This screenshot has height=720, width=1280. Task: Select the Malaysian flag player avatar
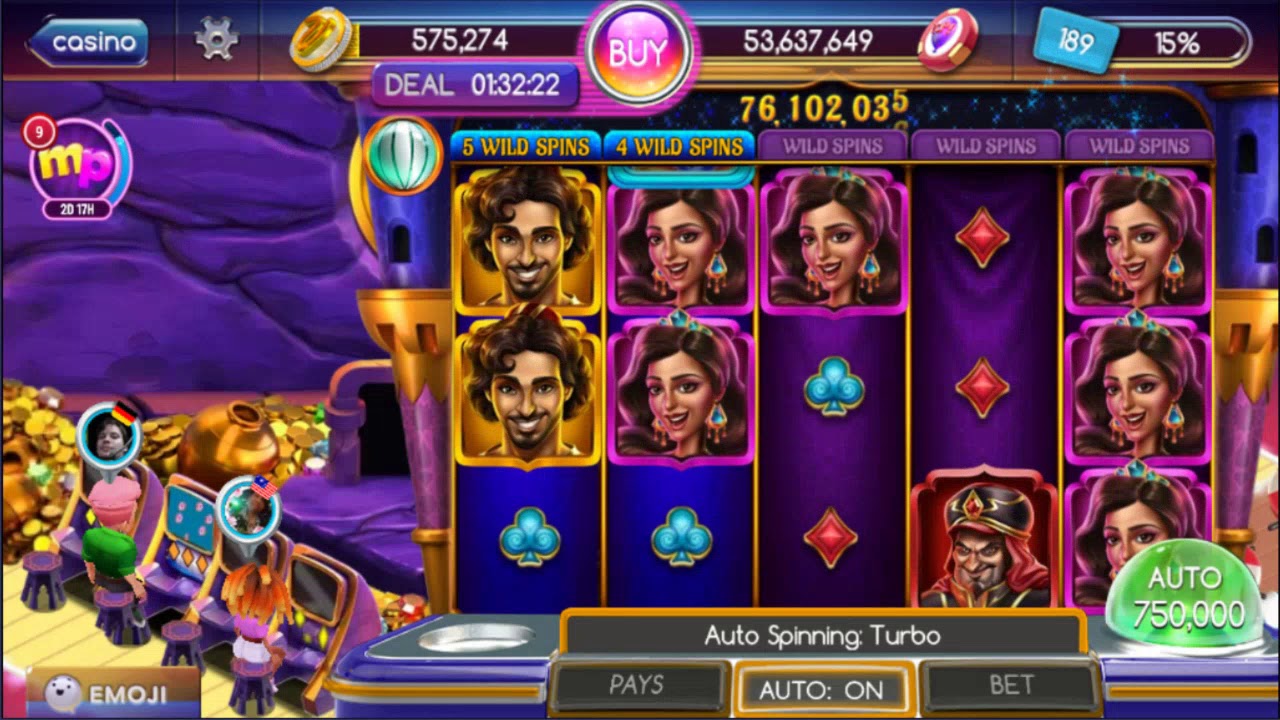click(x=247, y=508)
